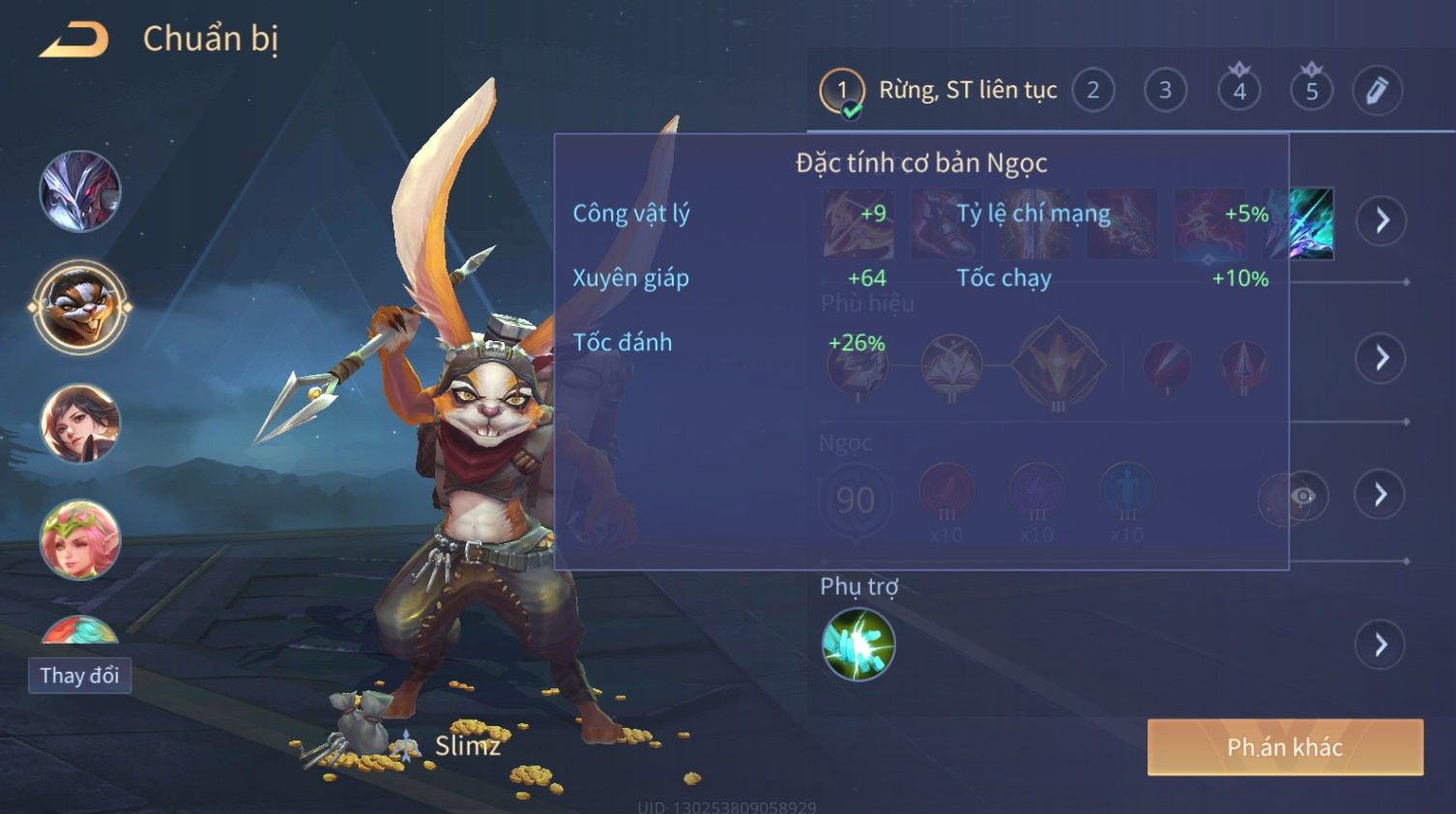The image size is (1456, 814).
Task: Click the Ph.án khác button
Action: pyautogui.click(x=1285, y=747)
